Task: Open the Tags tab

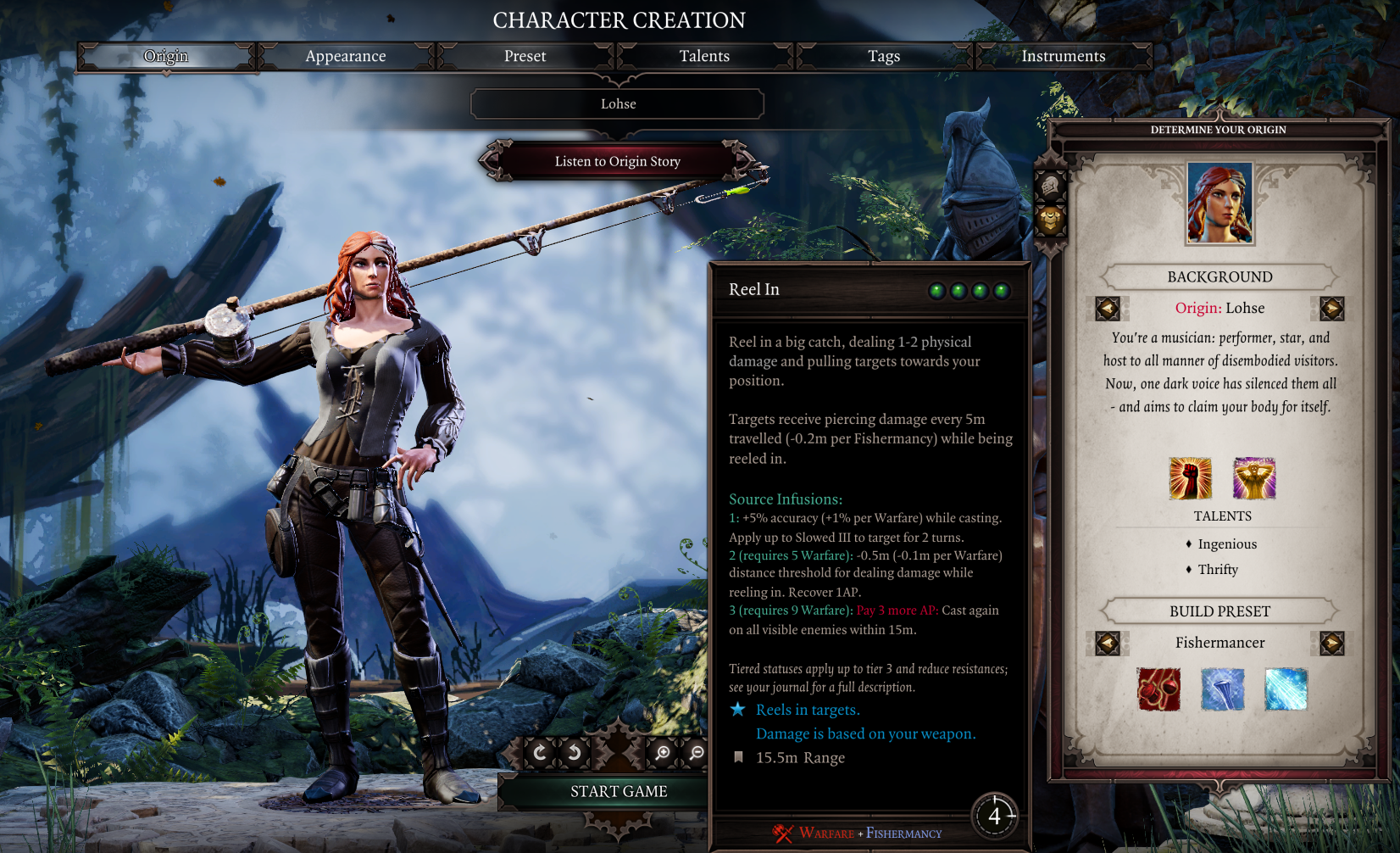Action: point(884,56)
